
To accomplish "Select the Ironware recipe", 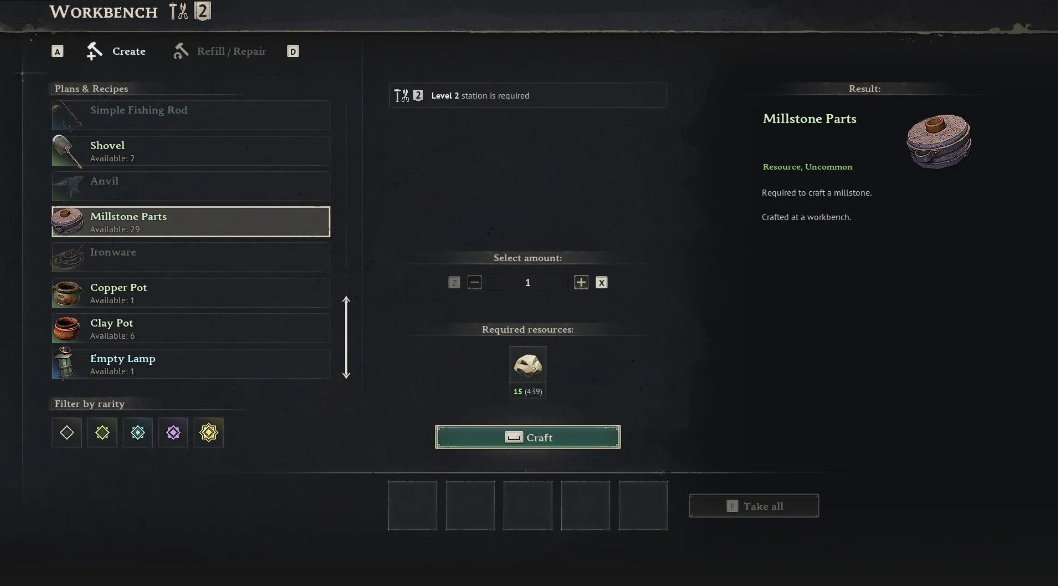I will point(191,257).
